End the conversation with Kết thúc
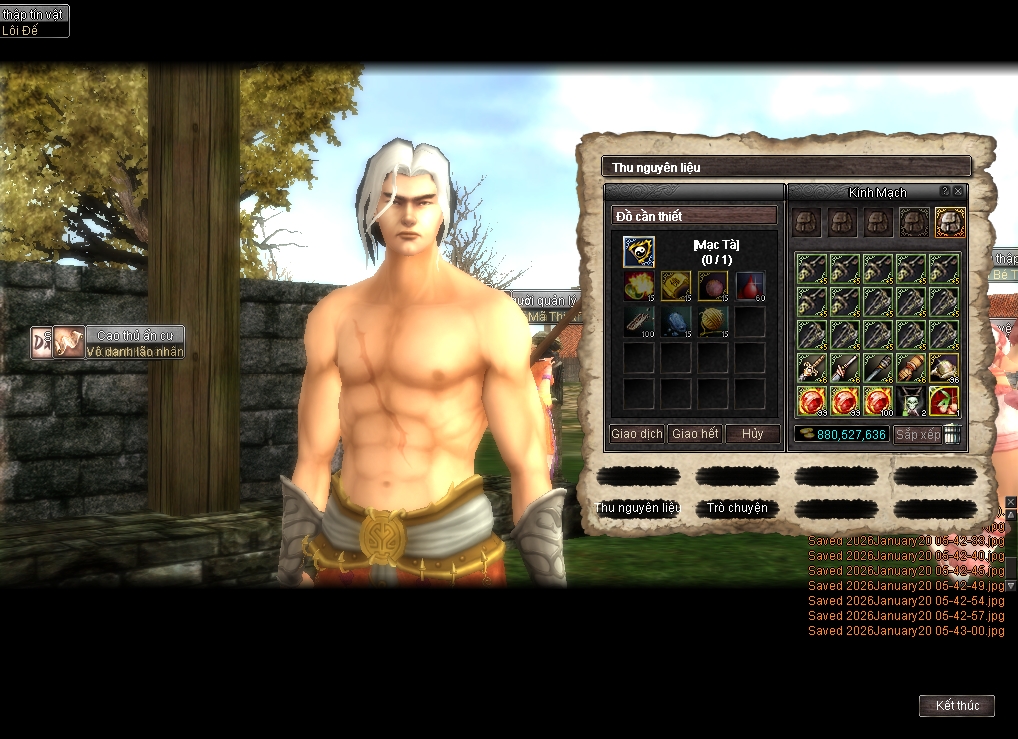 coord(956,706)
